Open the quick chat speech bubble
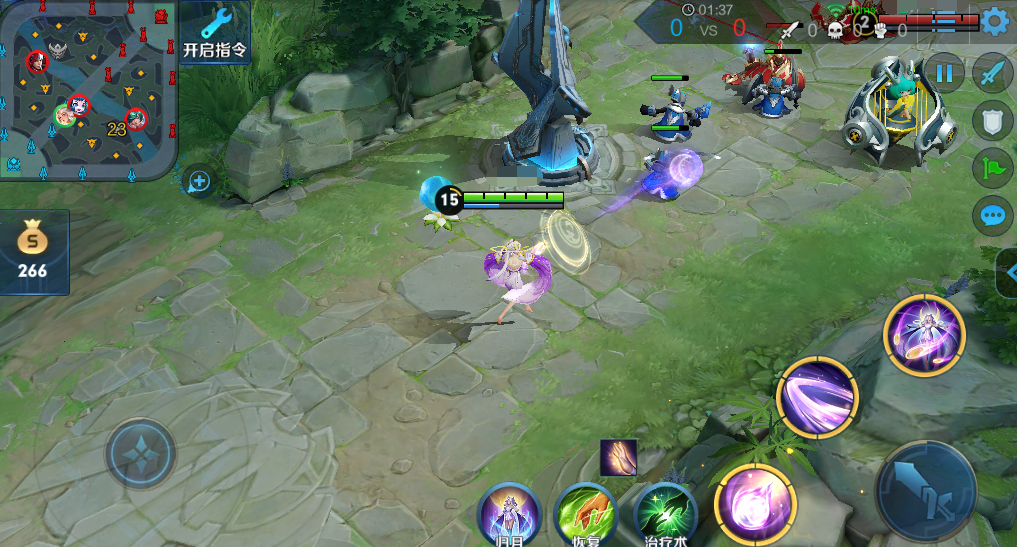The image size is (1017, 547). click(993, 215)
